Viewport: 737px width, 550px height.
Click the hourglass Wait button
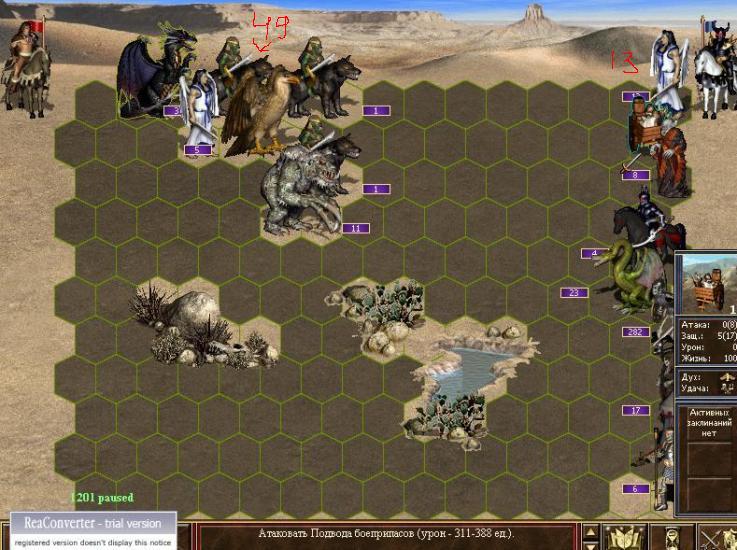click(x=674, y=537)
